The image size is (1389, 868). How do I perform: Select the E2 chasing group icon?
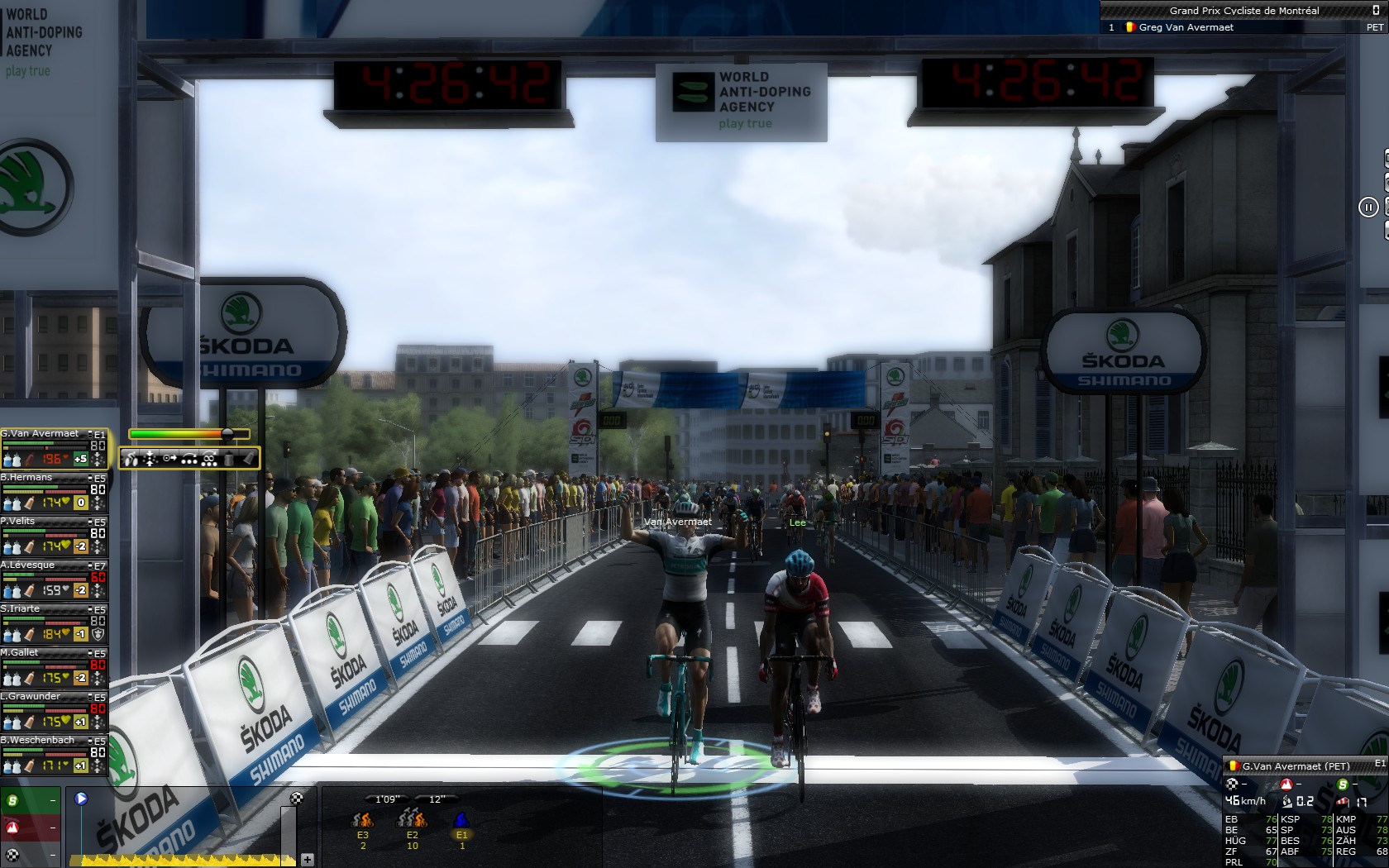coord(412,820)
